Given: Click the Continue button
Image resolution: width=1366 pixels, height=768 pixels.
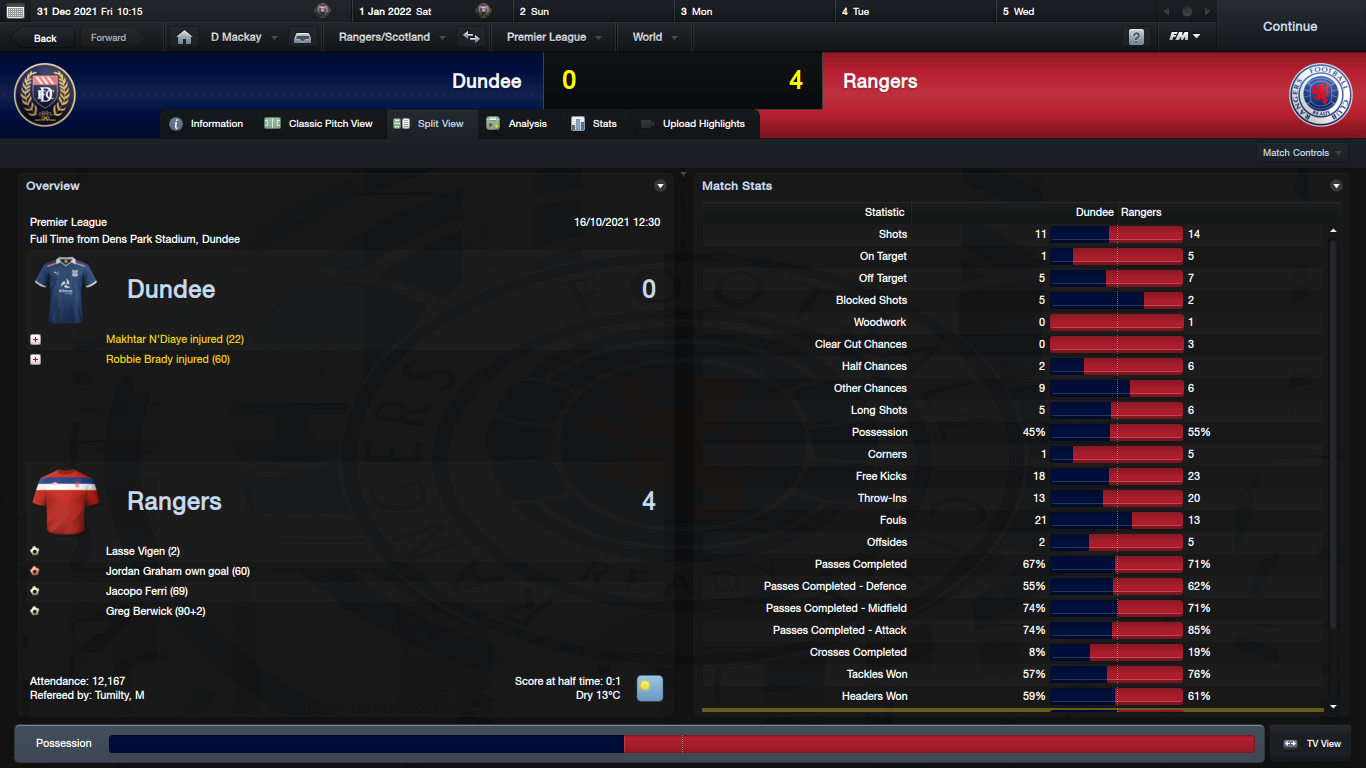Looking at the screenshot, I should pyautogui.click(x=1289, y=27).
